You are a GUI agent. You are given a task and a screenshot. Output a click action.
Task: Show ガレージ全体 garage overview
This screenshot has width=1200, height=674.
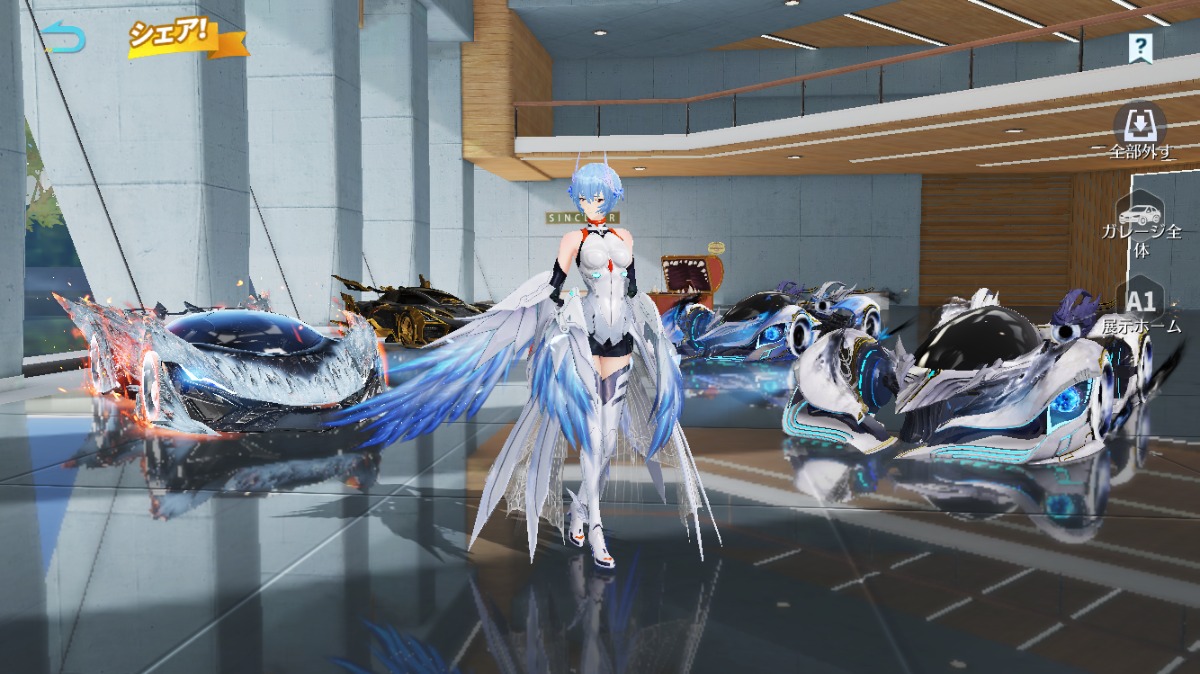pos(1141,224)
